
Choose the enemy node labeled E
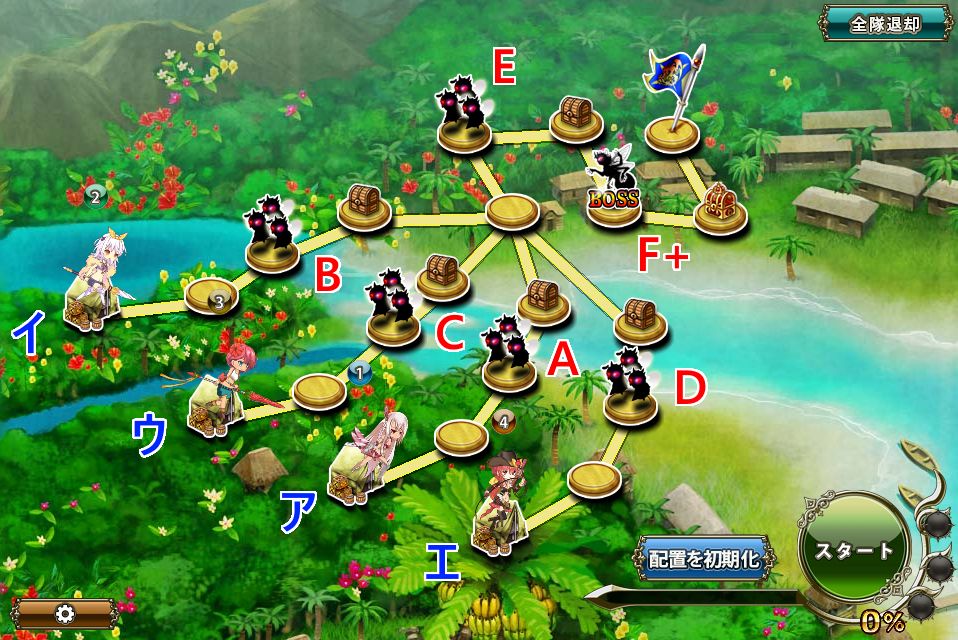click(x=463, y=114)
